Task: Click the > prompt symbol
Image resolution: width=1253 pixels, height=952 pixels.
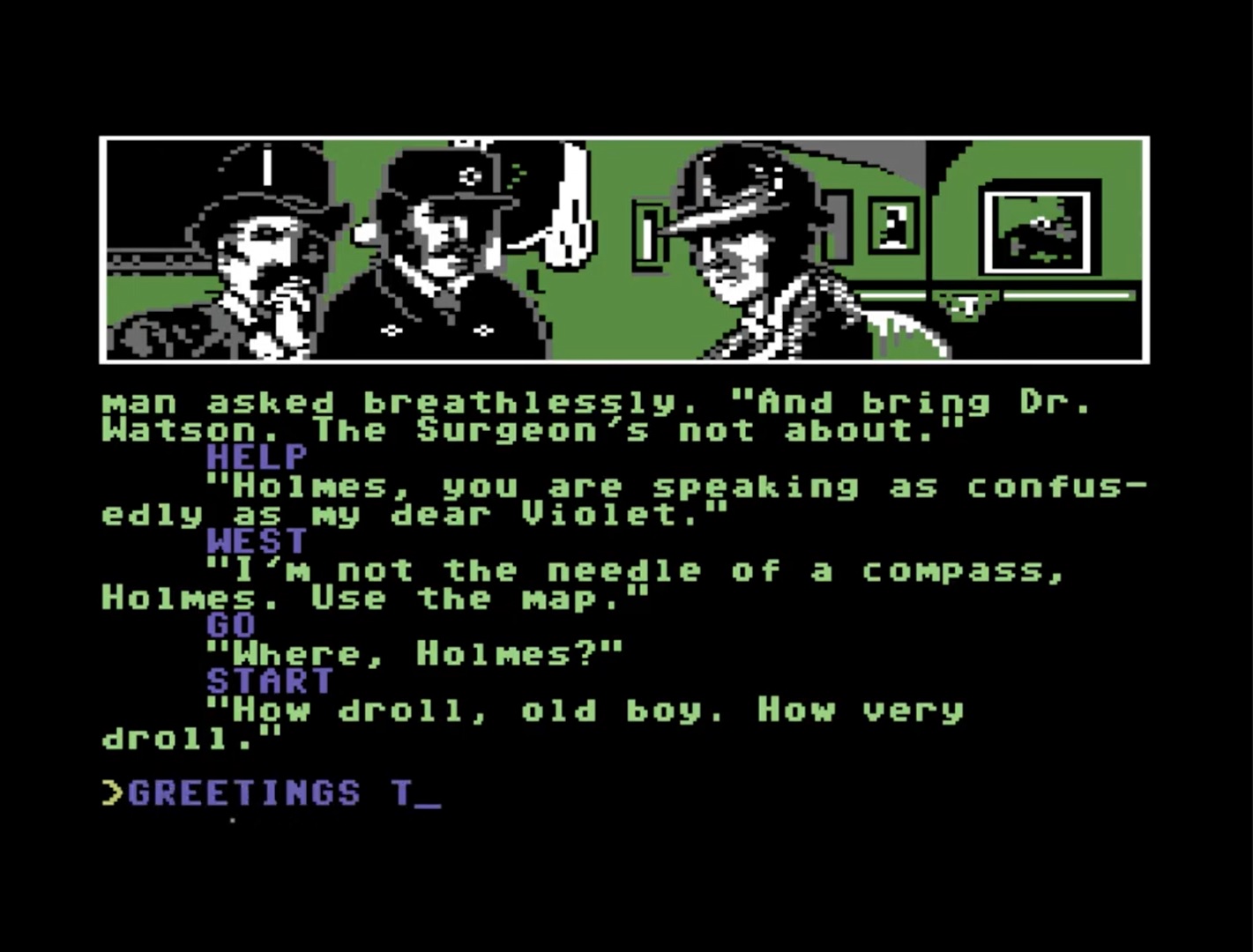Action: coord(114,792)
